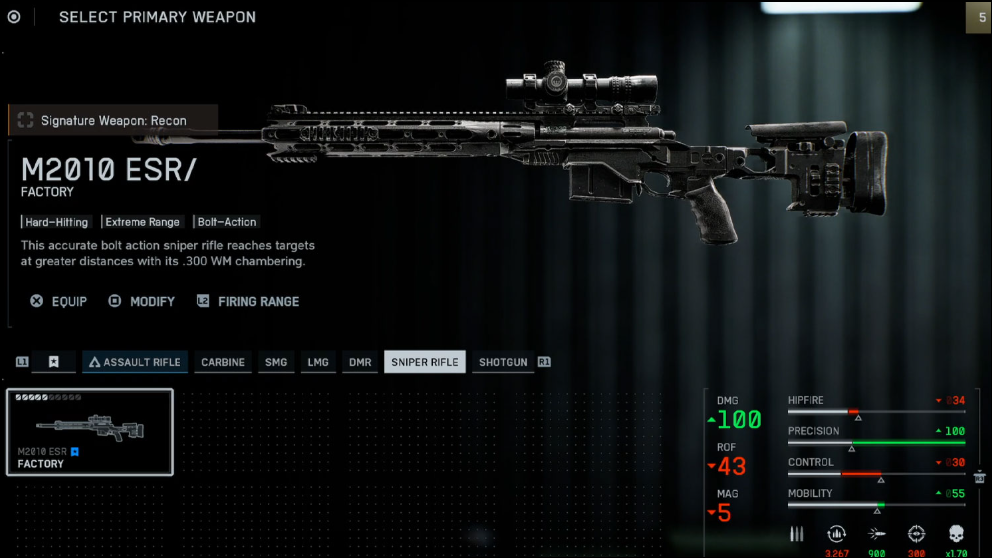Switch to the Assault Rifle category

(x=132, y=362)
